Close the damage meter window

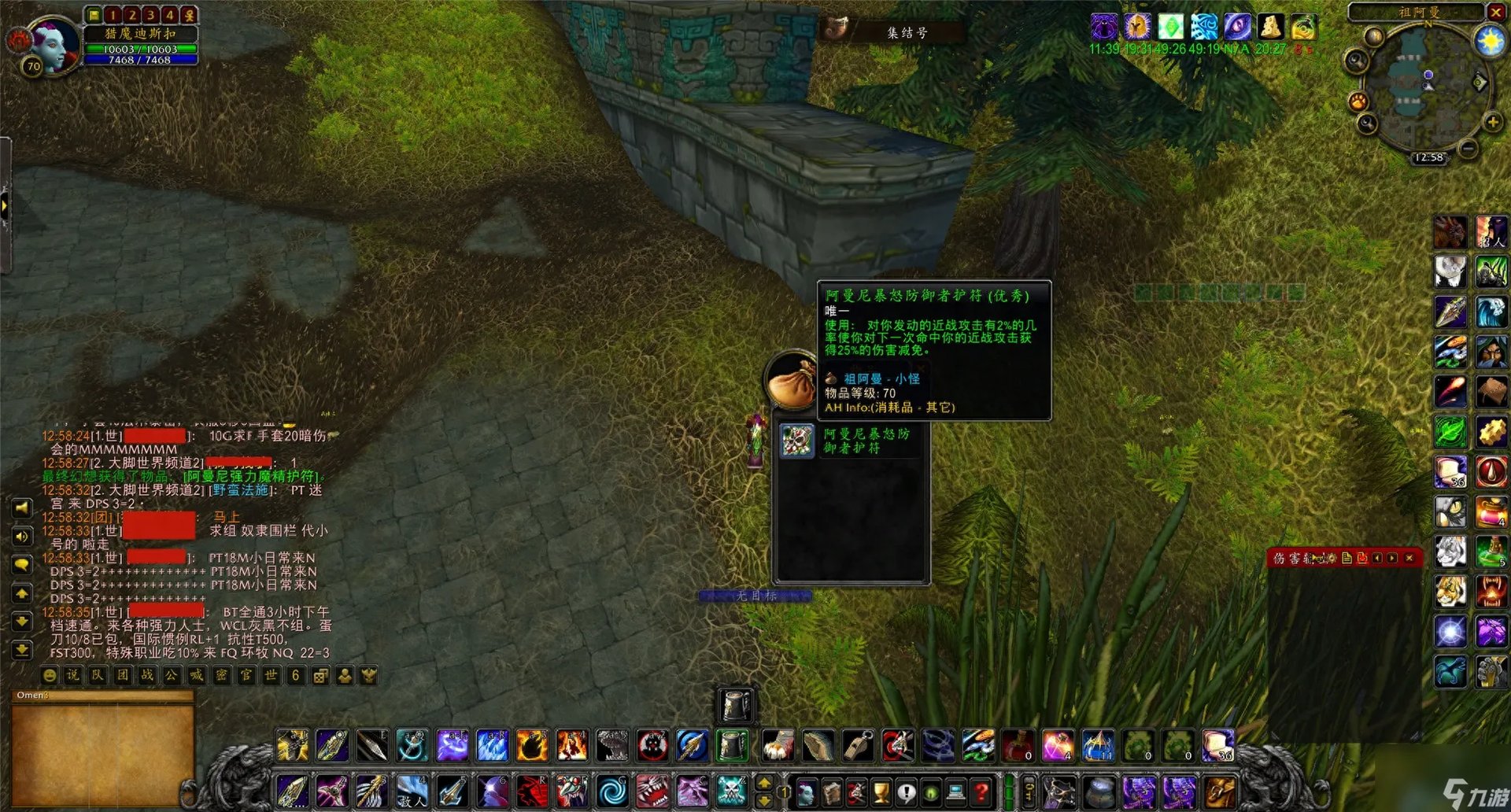1409,558
